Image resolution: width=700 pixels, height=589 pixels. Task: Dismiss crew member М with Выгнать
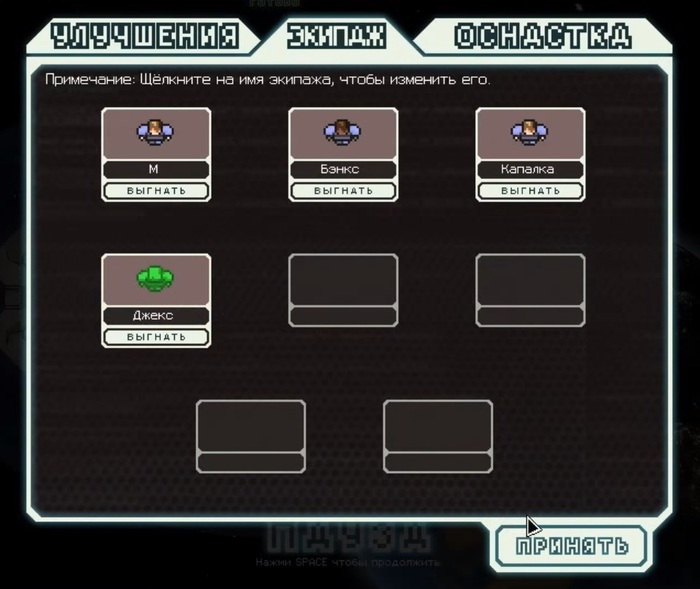tap(156, 190)
